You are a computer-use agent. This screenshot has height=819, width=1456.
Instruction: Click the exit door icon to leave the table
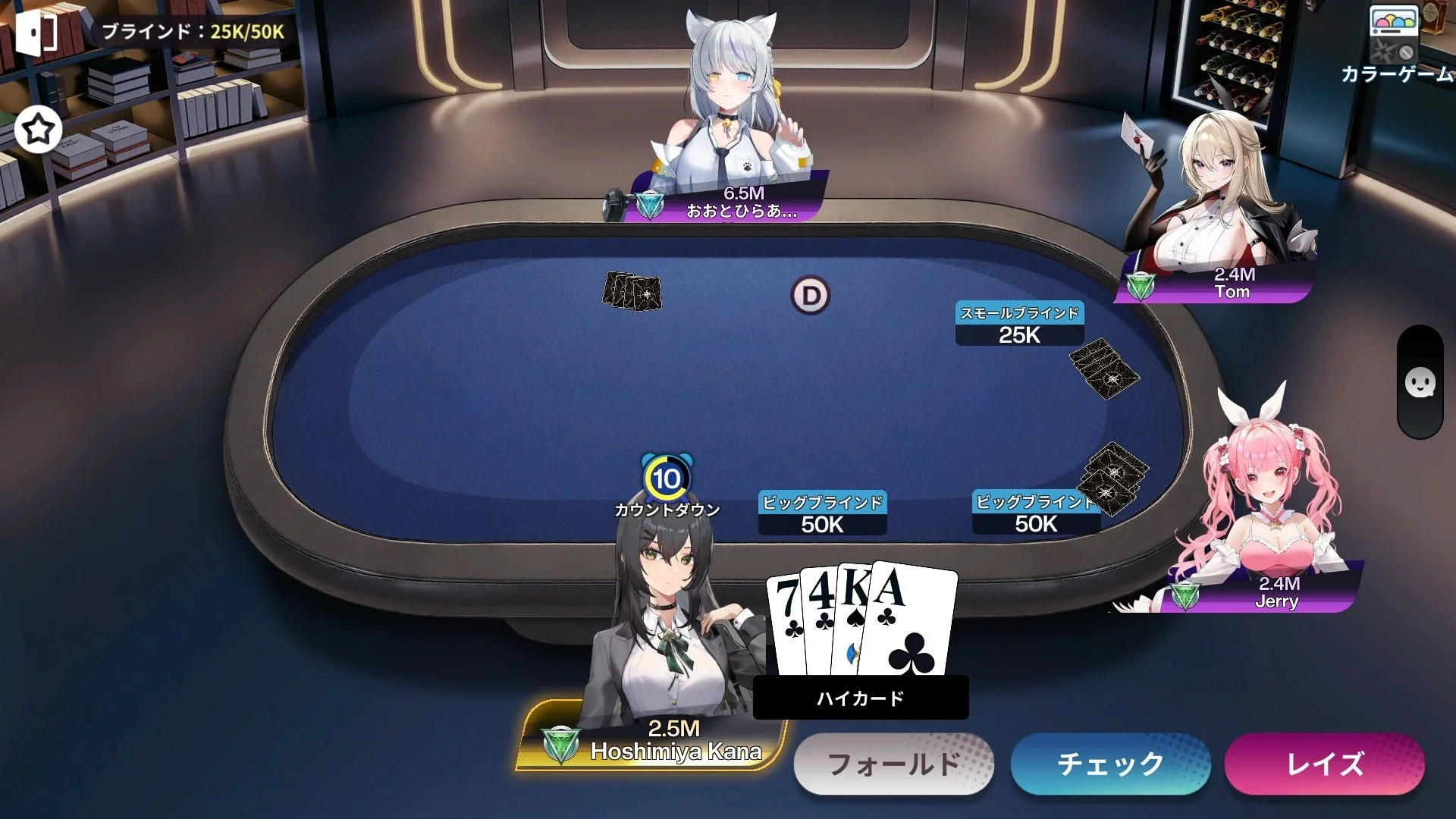pos(36,33)
